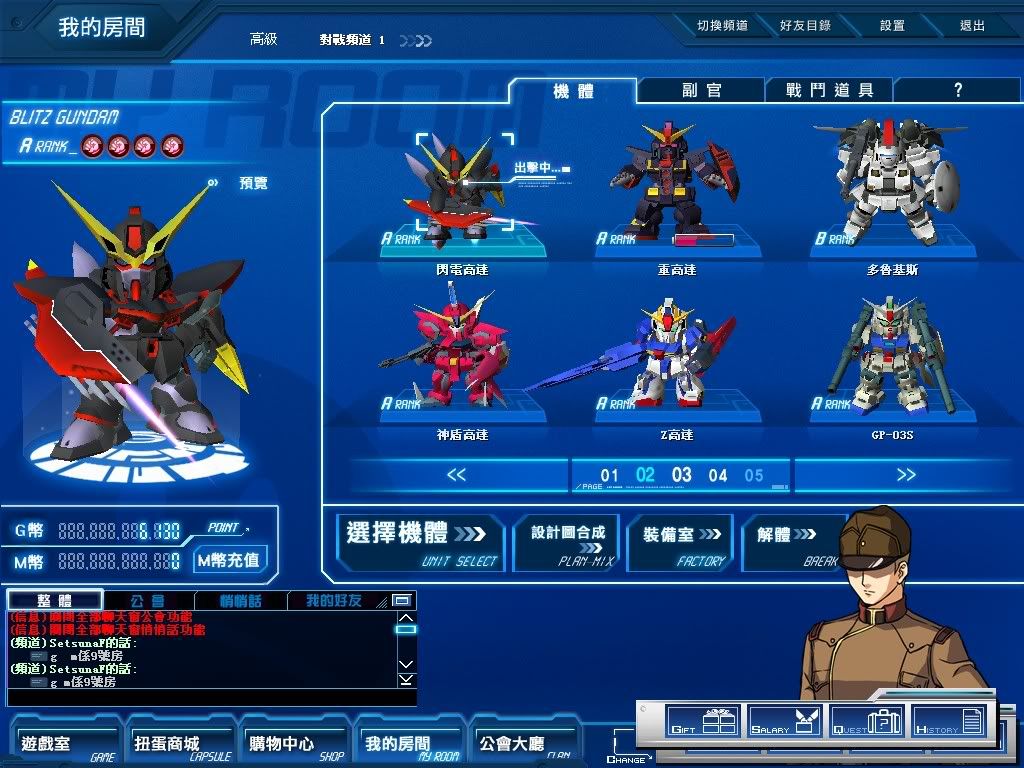
Task: Select the 重高達 unit
Action: [677, 190]
